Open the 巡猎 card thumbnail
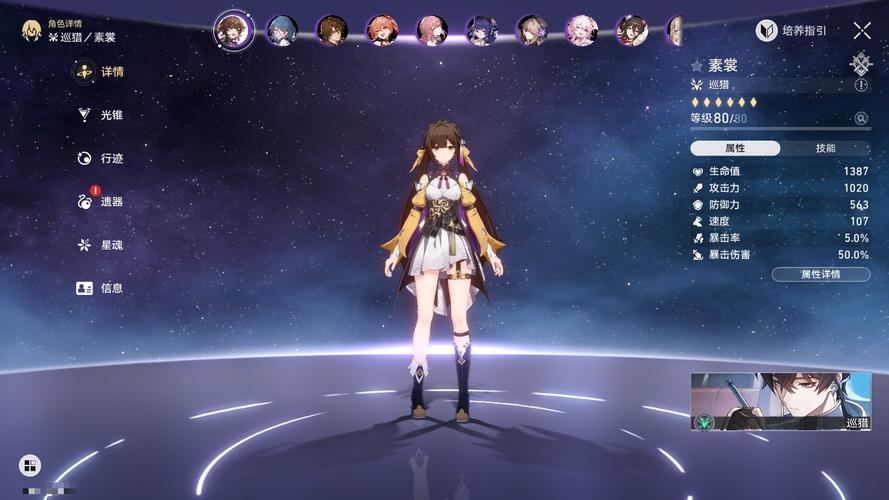Image resolution: width=889 pixels, height=500 pixels. click(x=780, y=401)
